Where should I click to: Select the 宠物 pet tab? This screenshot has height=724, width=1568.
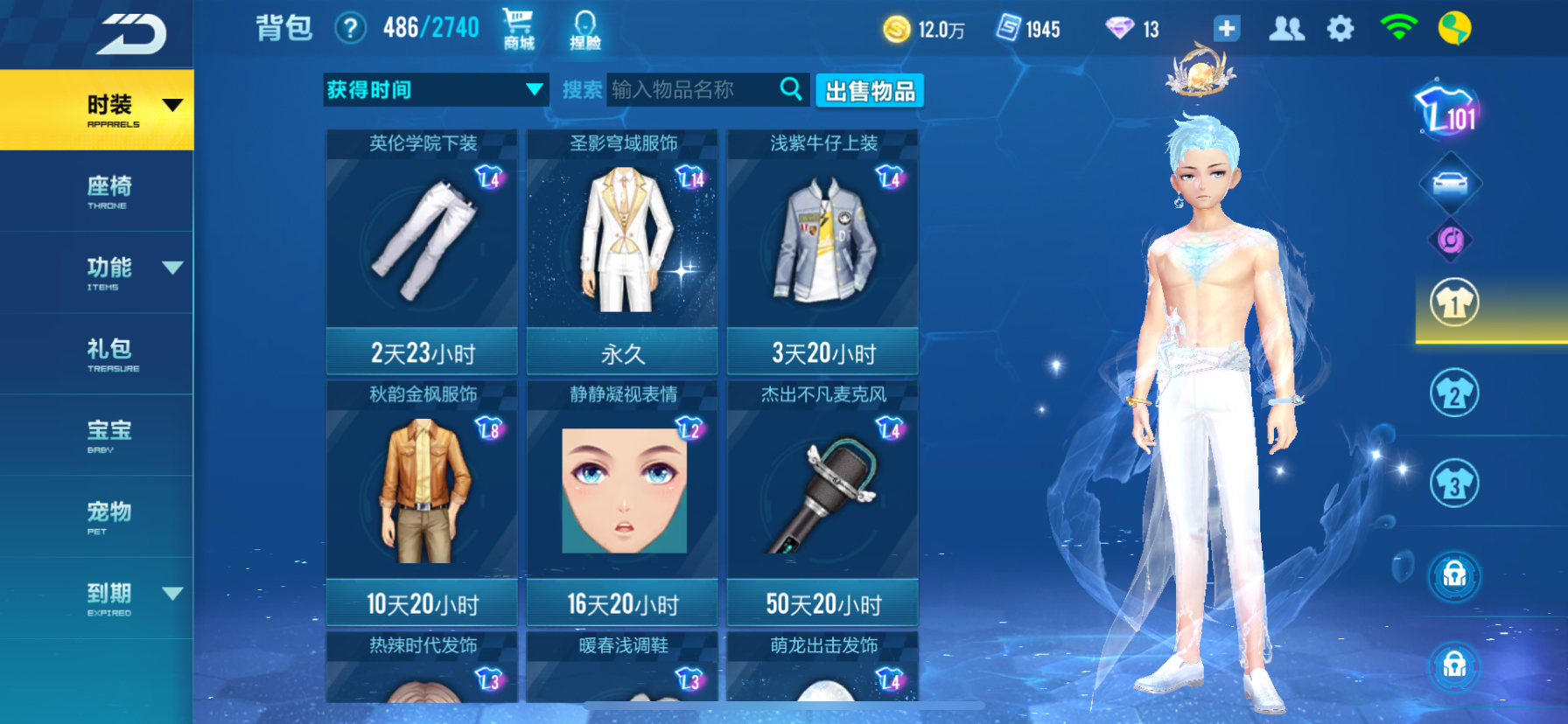click(108, 516)
